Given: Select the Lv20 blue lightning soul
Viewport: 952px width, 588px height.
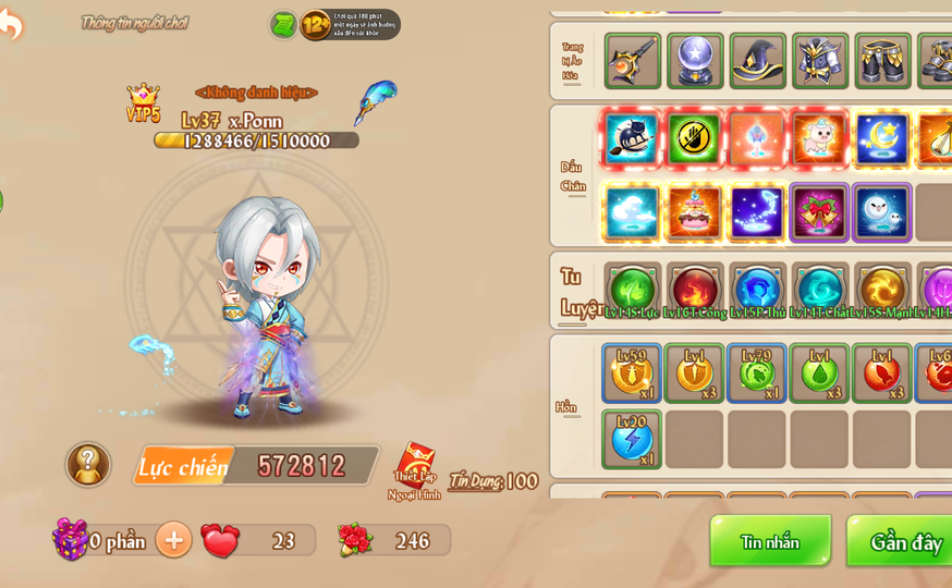Looking at the screenshot, I should (631, 439).
